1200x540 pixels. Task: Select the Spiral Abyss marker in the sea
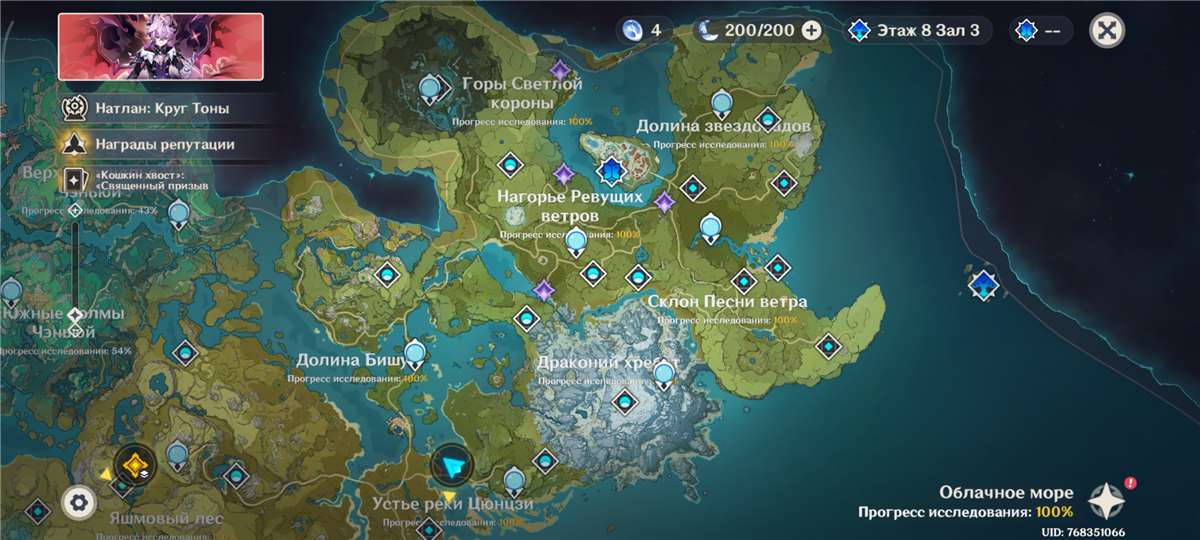pos(984,284)
